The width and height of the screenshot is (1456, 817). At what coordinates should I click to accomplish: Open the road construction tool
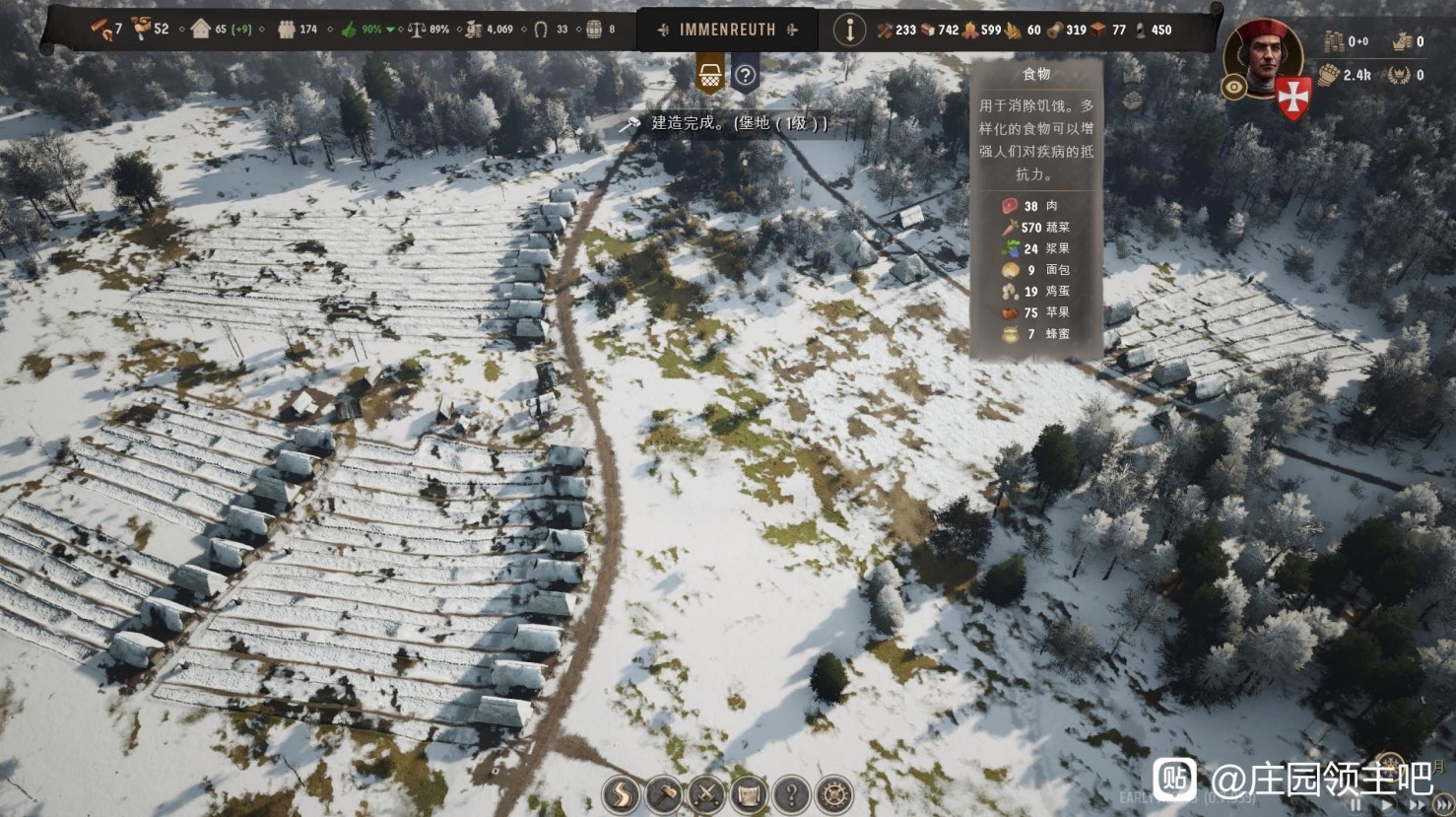[x=621, y=794]
